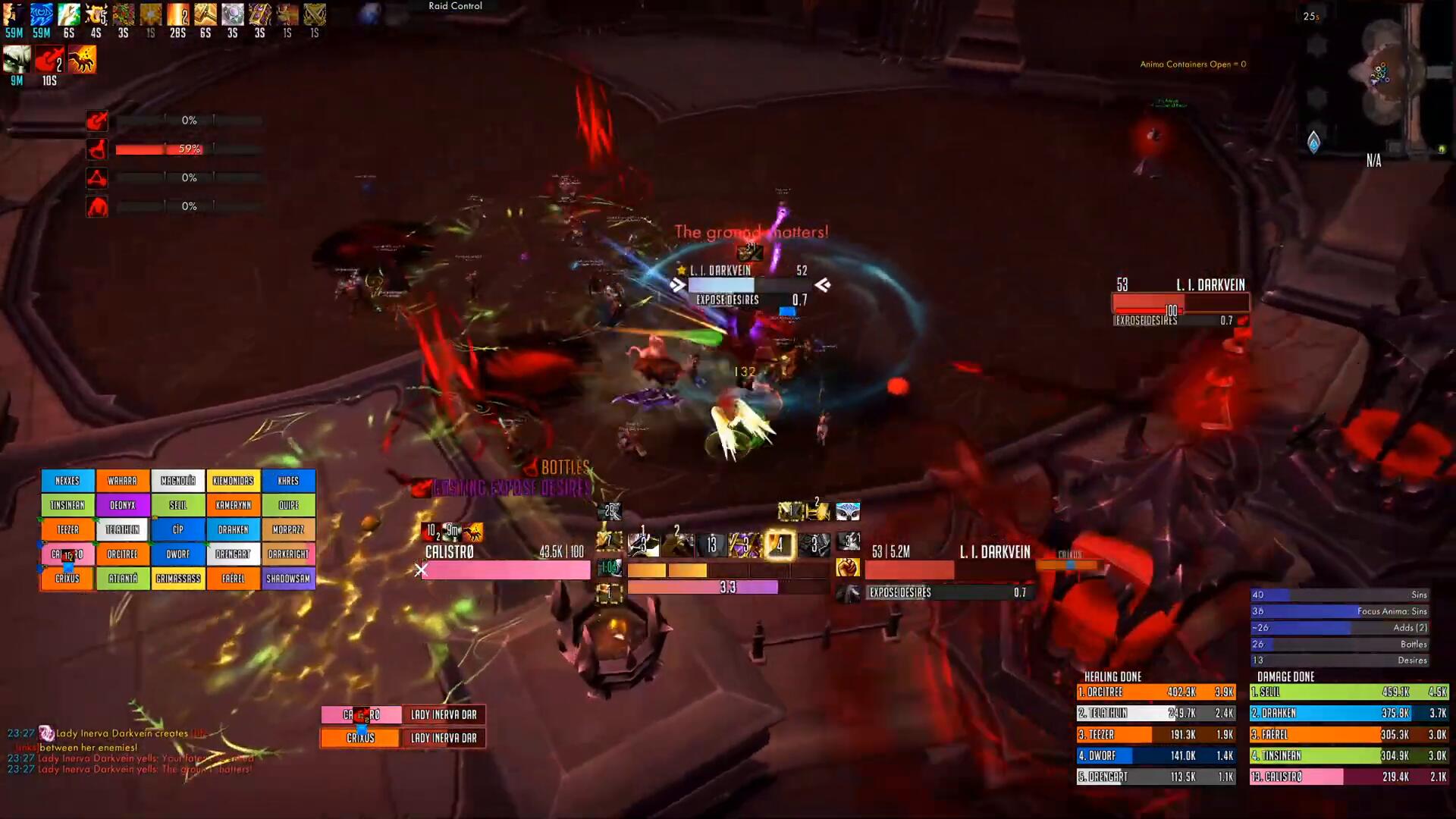Click the Healing Done meter title
This screenshot has height=819, width=1456.
click(x=1112, y=676)
